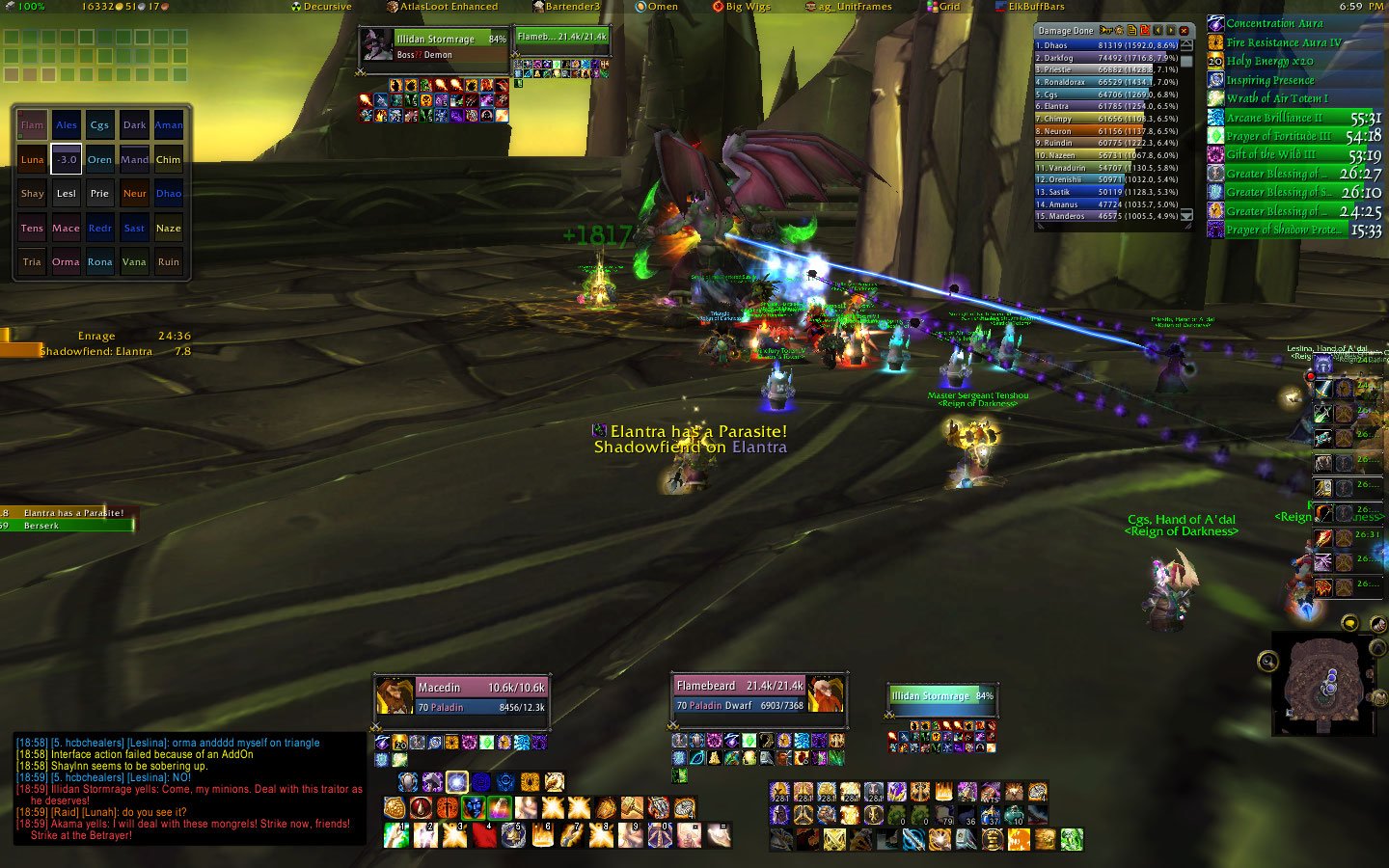Use action bar slot numbered 1

tap(396, 835)
